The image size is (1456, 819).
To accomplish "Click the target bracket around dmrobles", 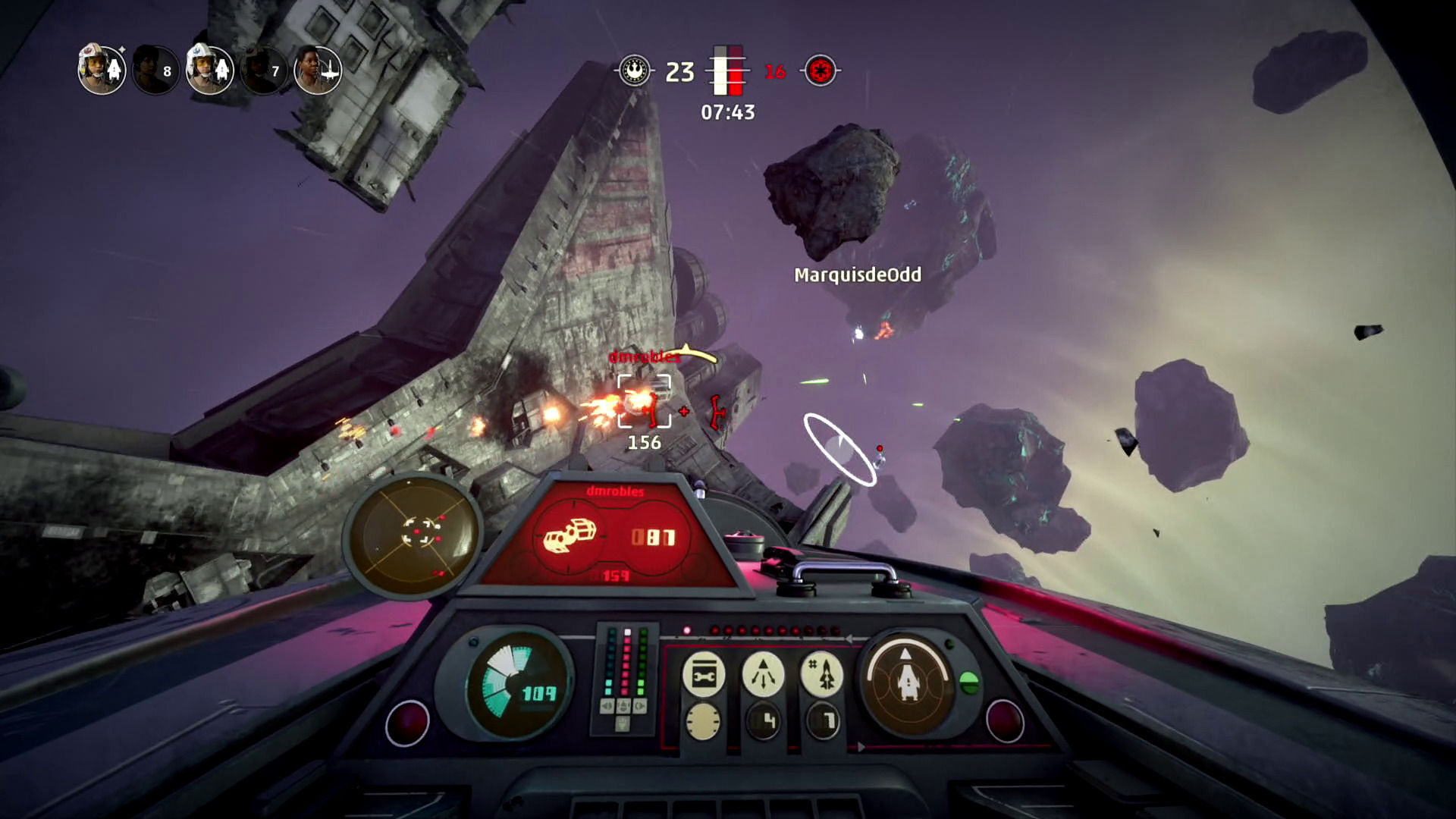I will [x=644, y=401].
